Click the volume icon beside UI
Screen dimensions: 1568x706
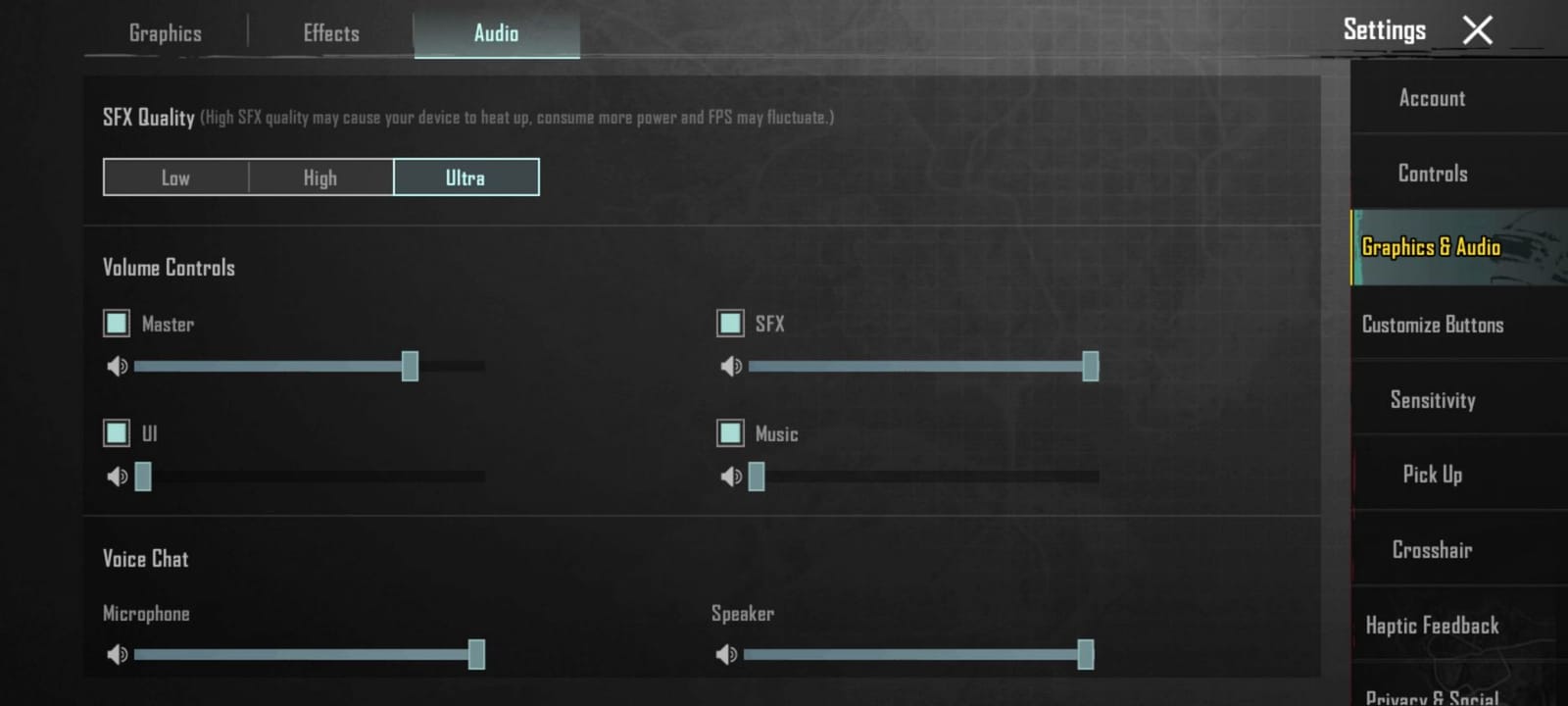pos(118,477)
